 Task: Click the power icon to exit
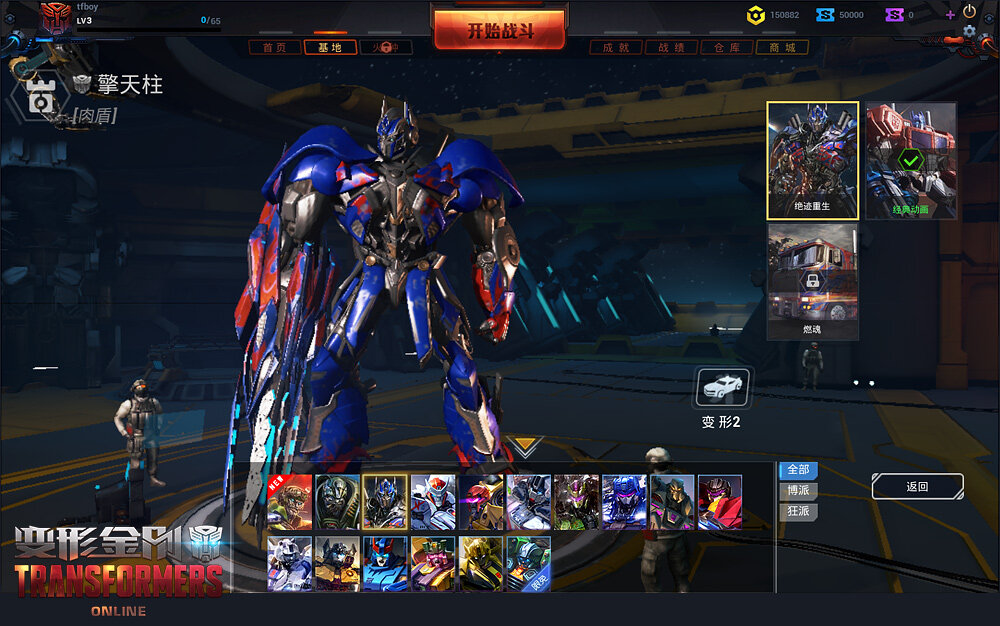coord(969,11)
